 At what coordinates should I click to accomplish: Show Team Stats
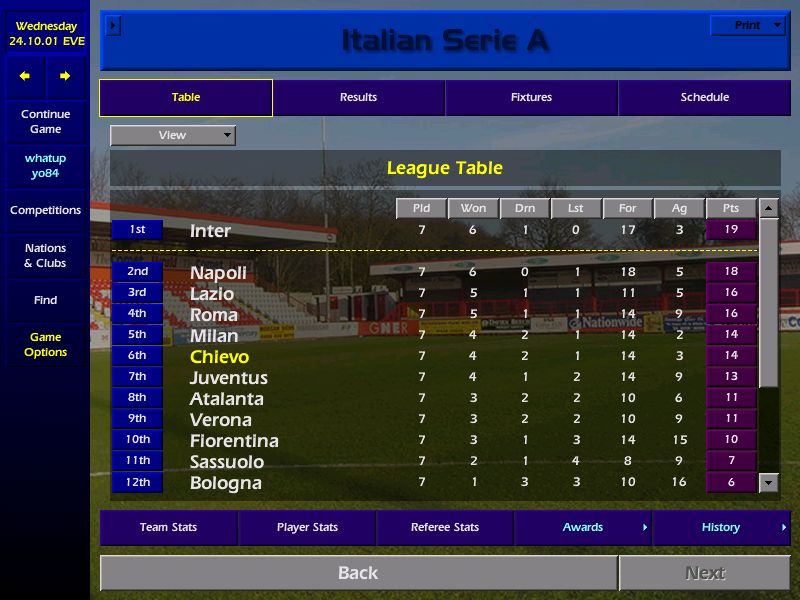click(168, 527)
